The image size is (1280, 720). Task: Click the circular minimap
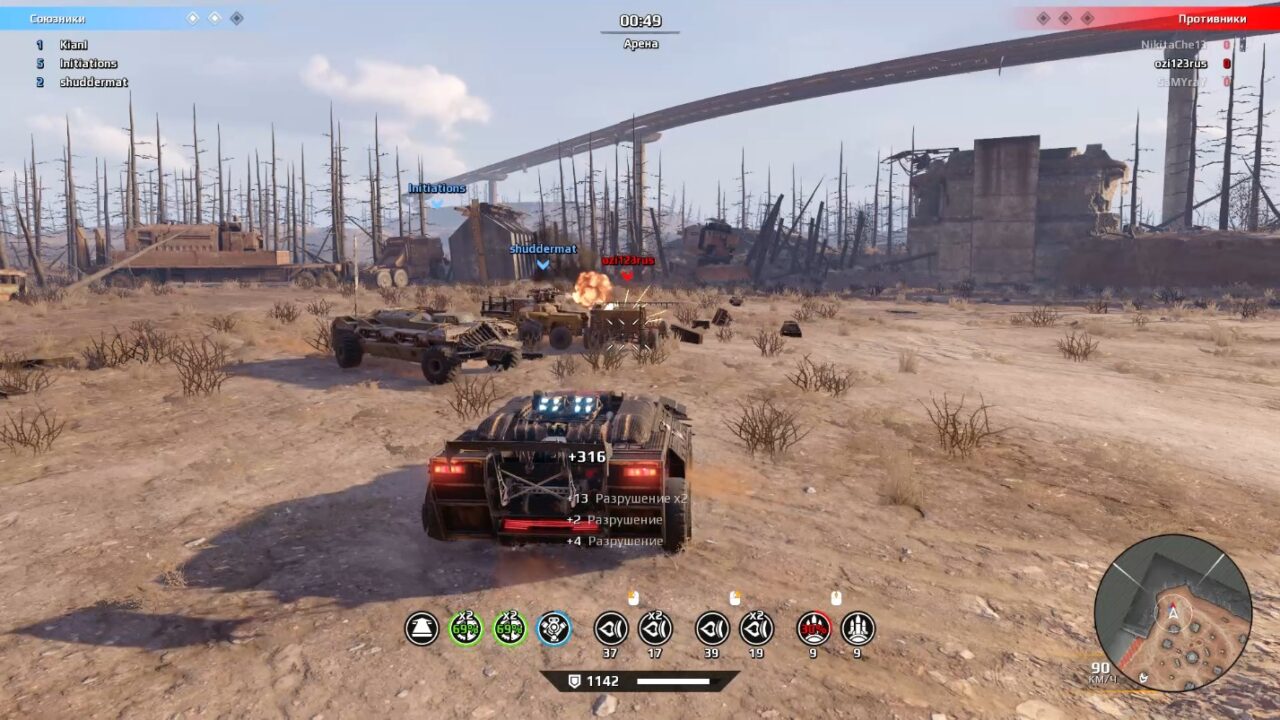click(1172, 613)
